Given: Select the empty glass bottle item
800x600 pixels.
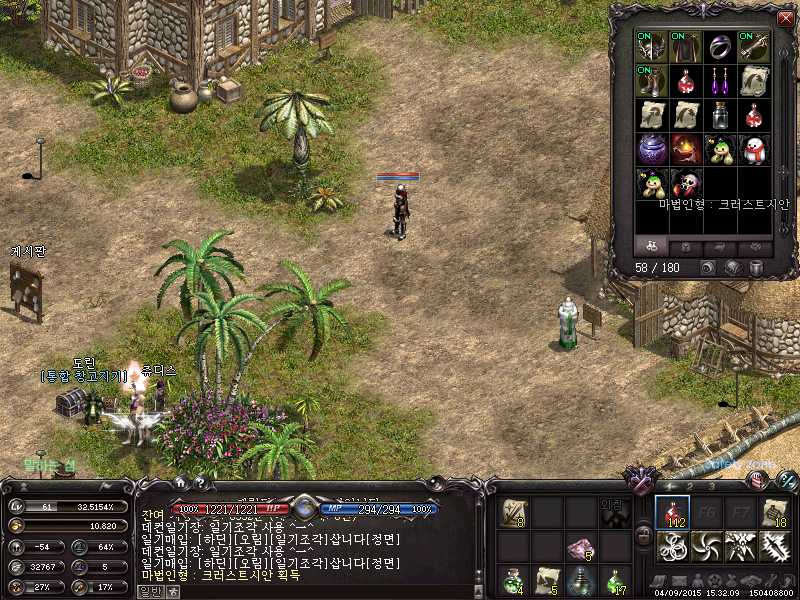Looking at the screenshot, I should [720, 115].
